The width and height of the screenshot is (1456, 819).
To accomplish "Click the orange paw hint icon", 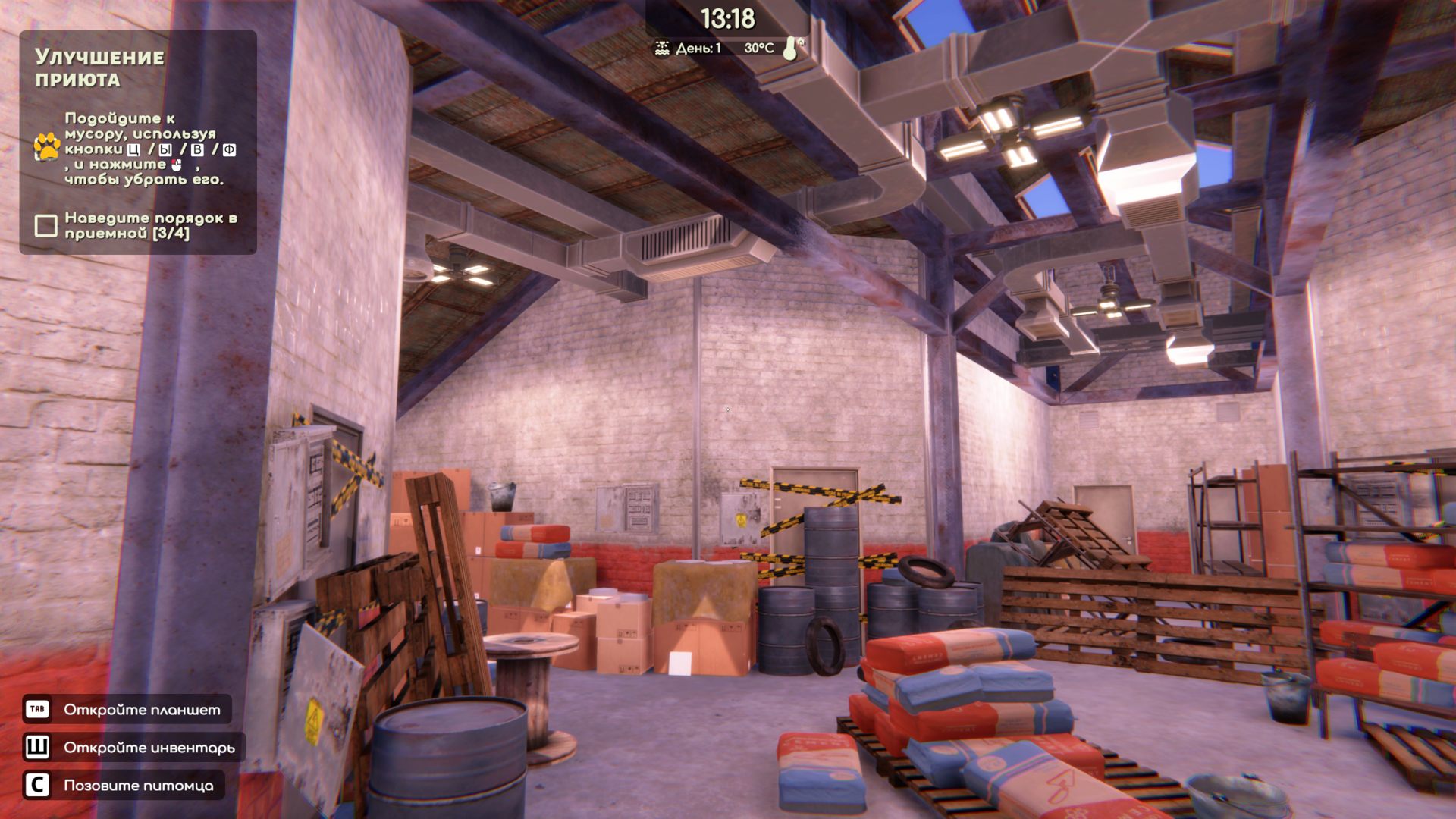I will click(x=47, y=146).
